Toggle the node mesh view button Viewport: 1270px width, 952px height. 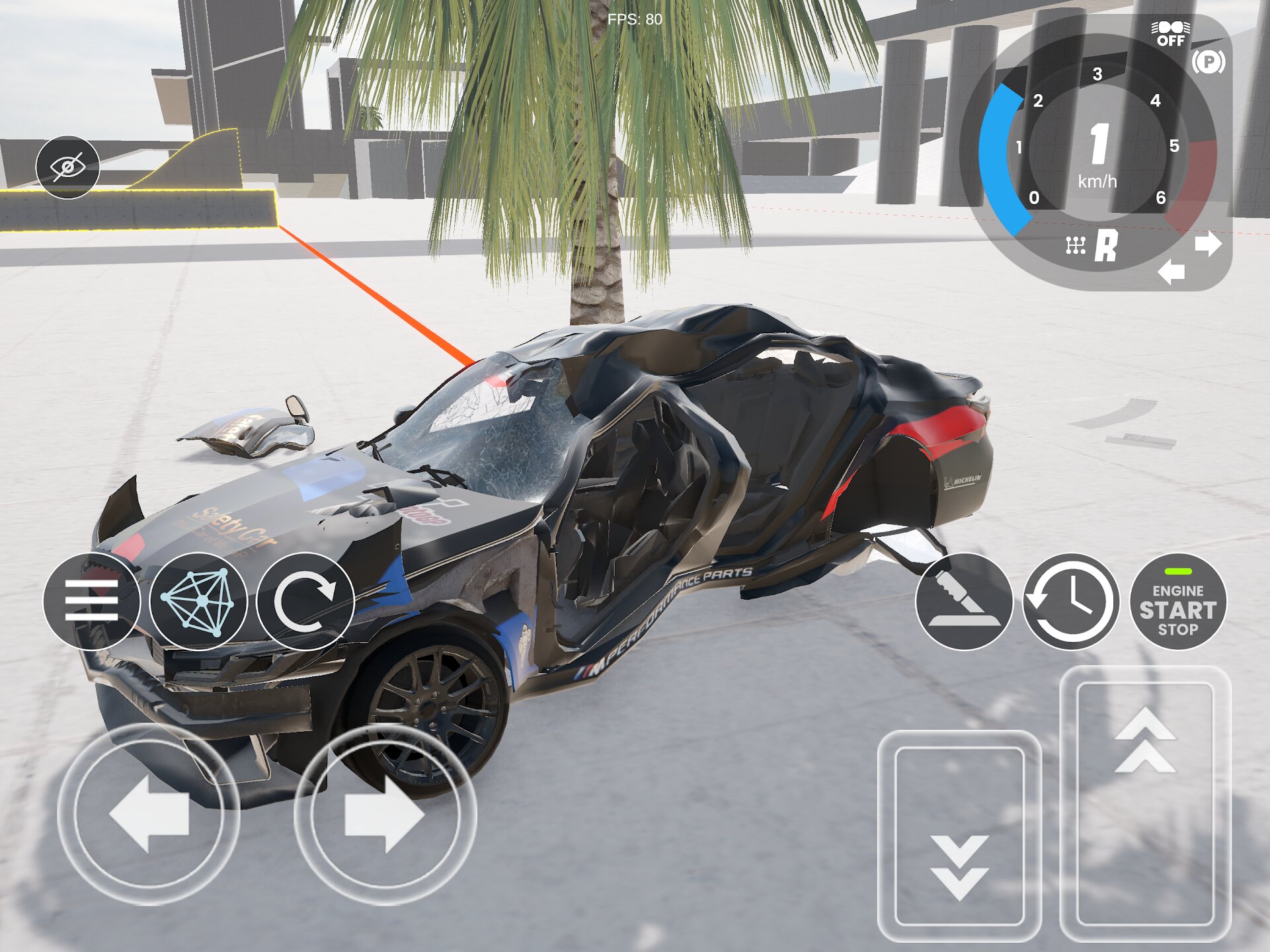(x=198, y=601)
